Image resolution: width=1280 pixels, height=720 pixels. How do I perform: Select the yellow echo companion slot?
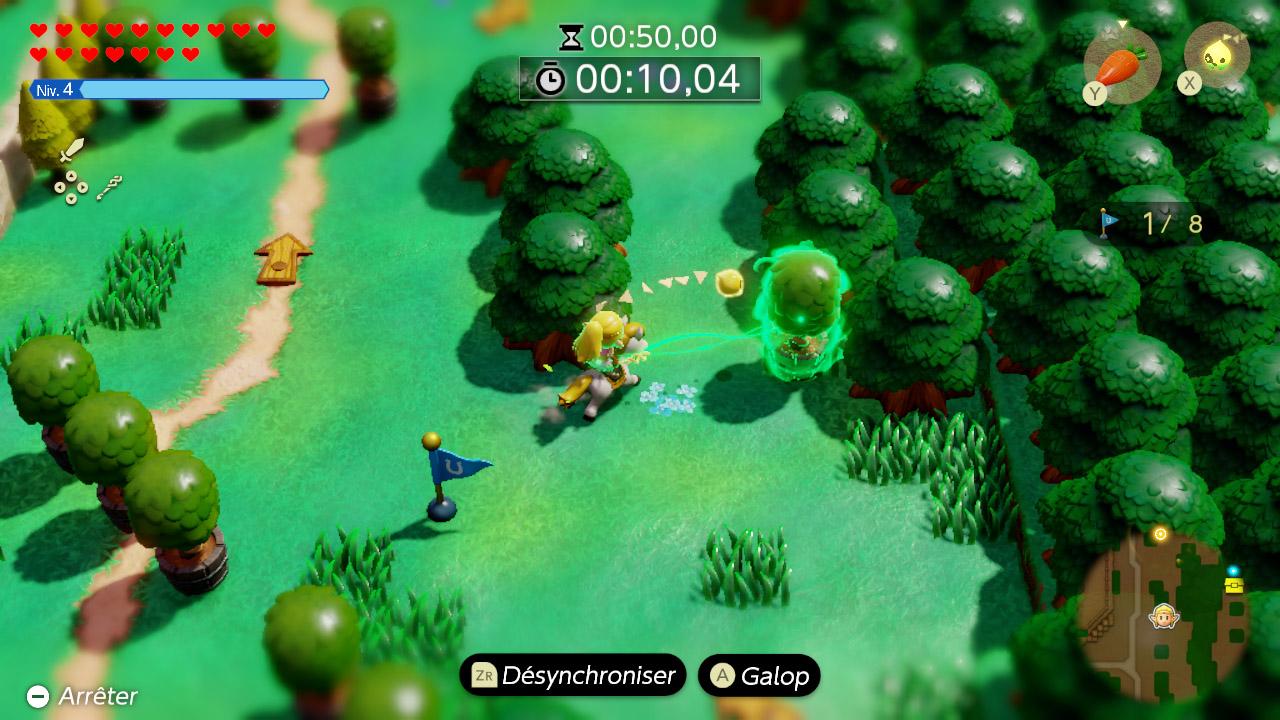[x=1217, y=55]
